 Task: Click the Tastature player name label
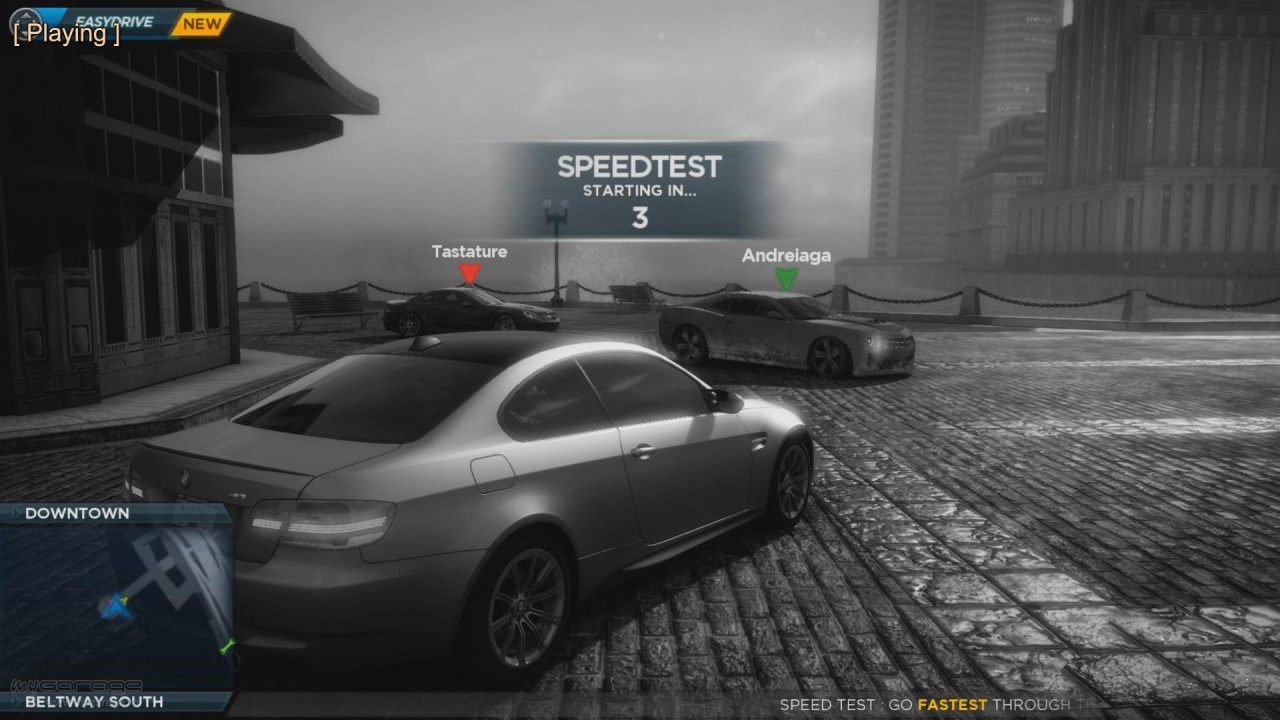(x=469, y=251)
